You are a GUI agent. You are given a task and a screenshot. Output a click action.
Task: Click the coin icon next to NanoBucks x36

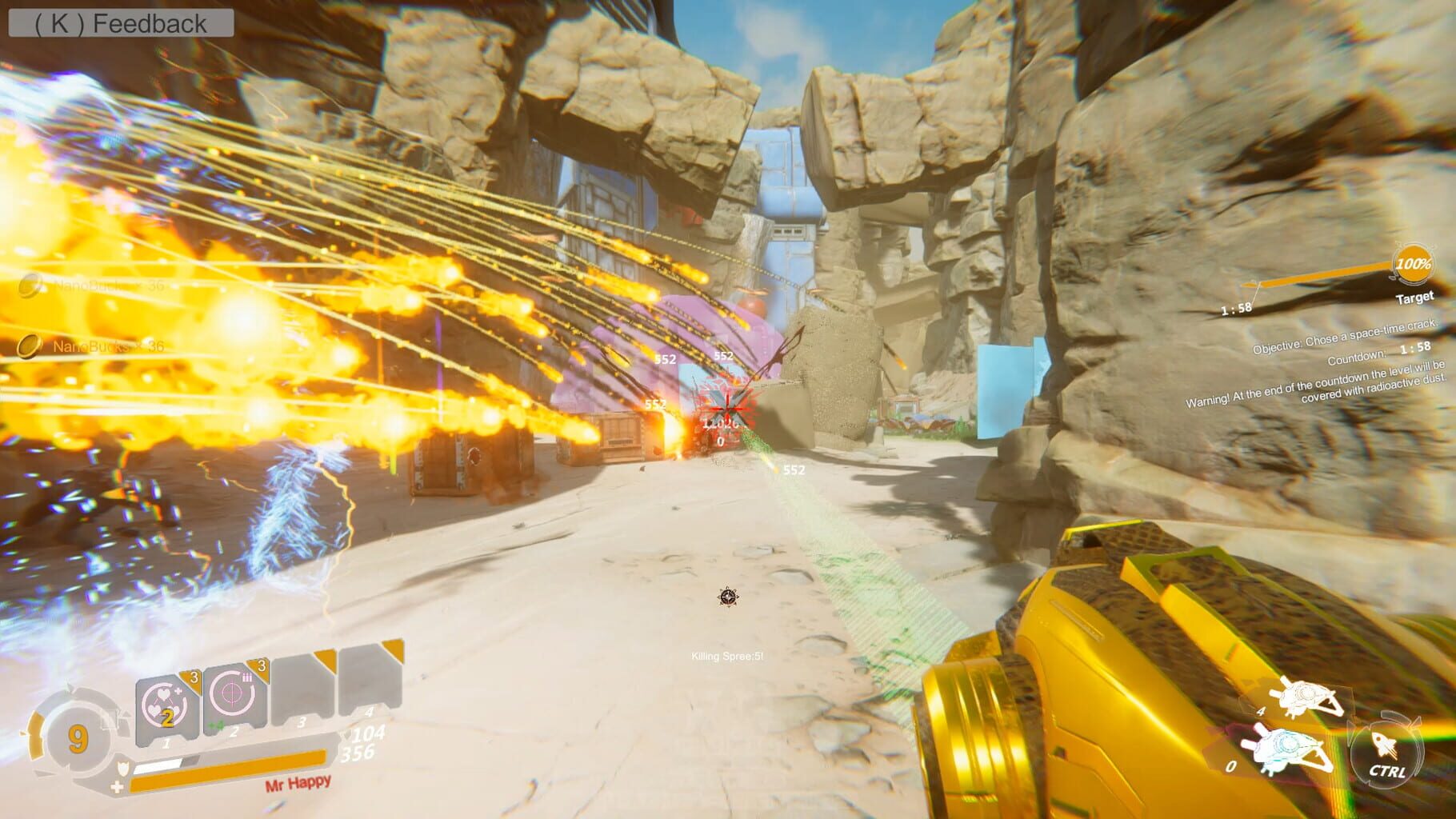tap(28, 347)
